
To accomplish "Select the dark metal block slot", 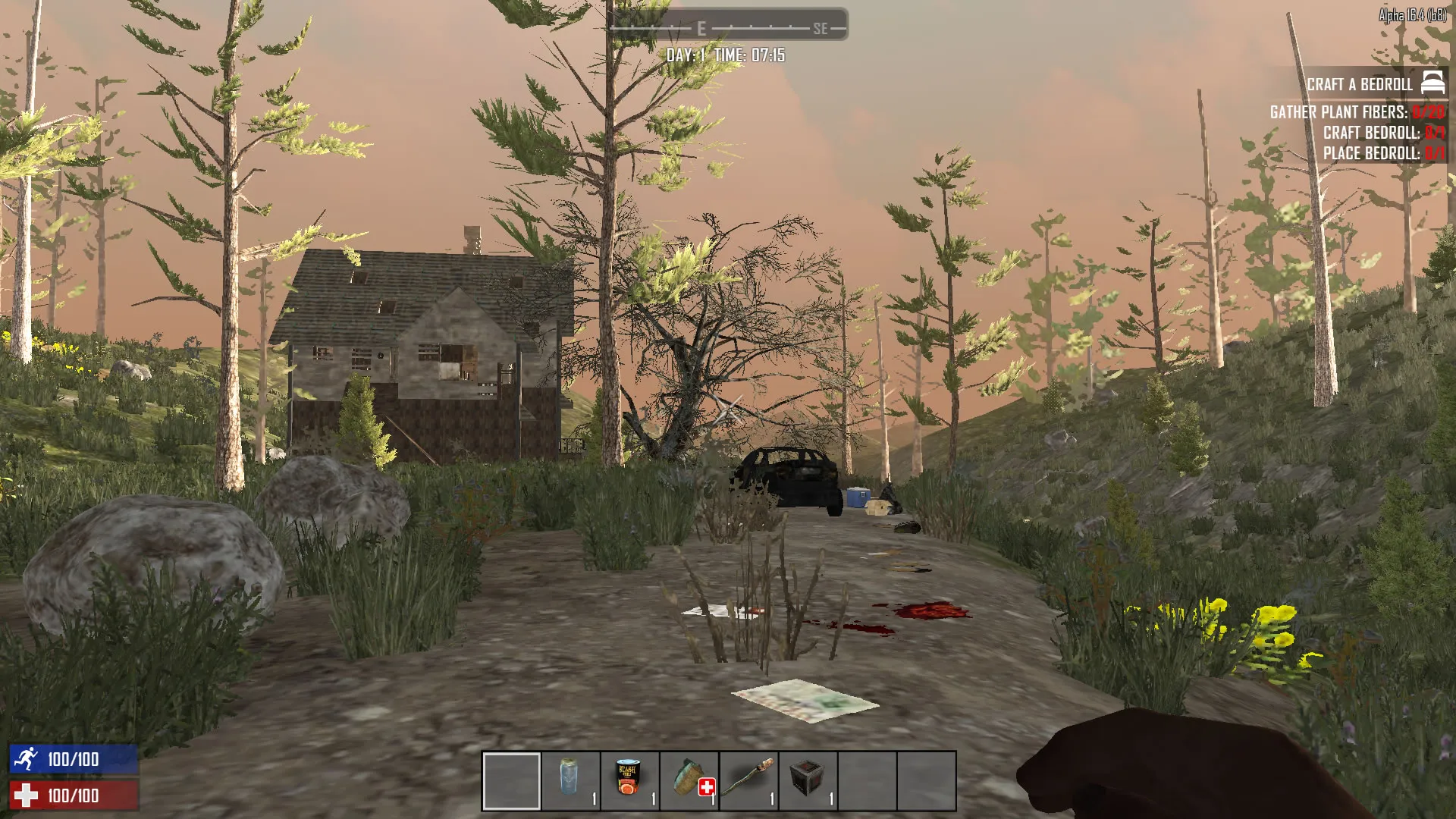I will [x=808, y=780].
